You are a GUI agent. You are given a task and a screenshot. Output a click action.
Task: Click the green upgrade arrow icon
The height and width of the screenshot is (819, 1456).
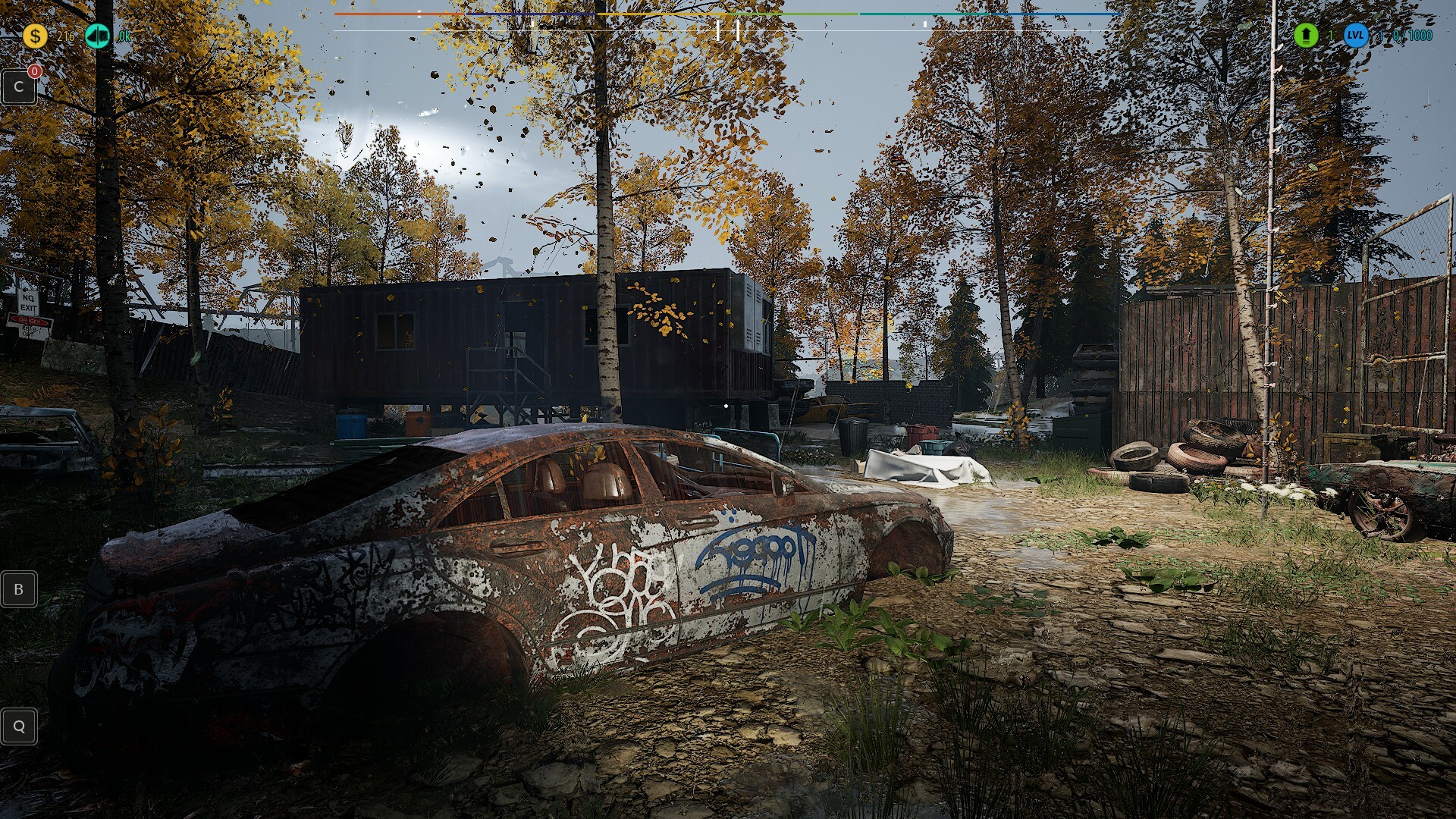tap(1306, 35)
